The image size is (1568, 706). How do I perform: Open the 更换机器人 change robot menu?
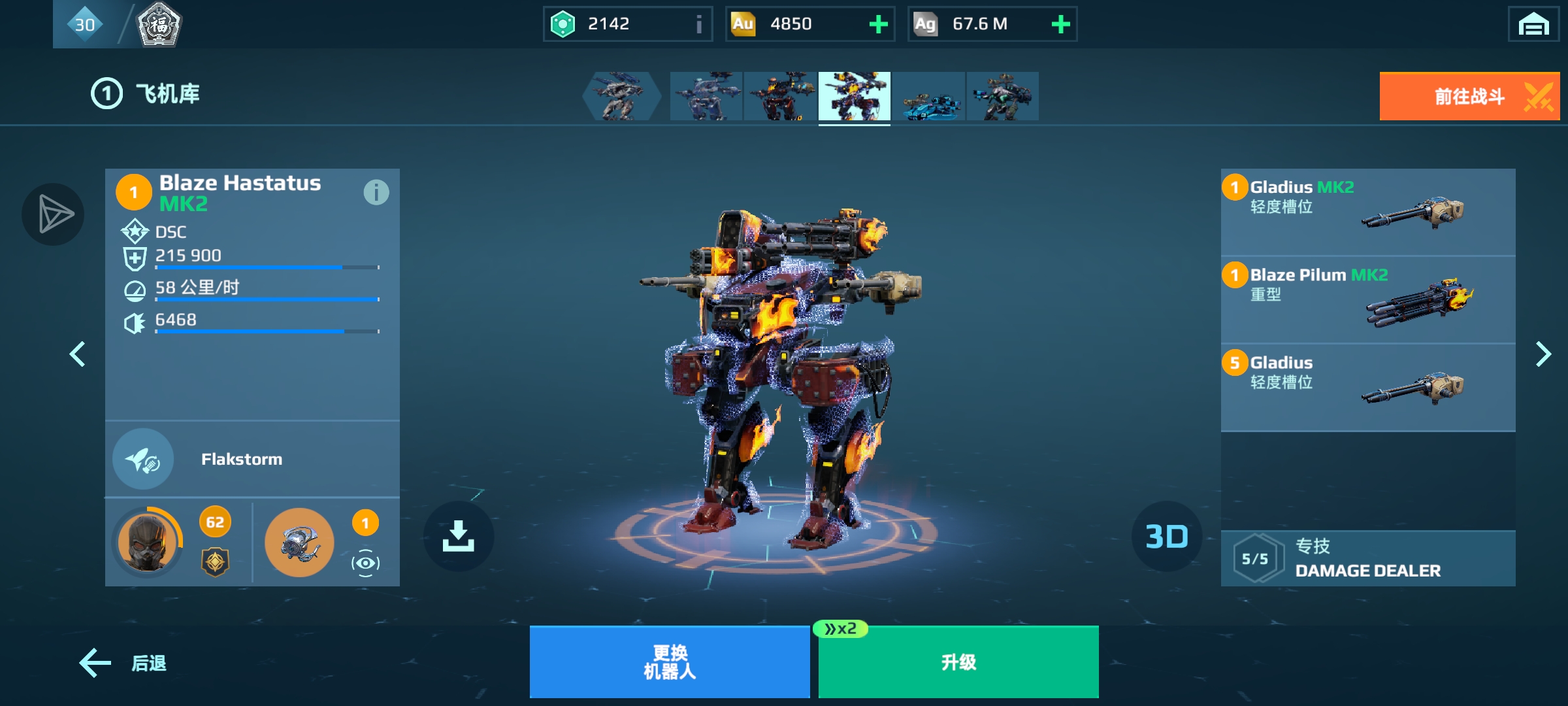point(669,662)
